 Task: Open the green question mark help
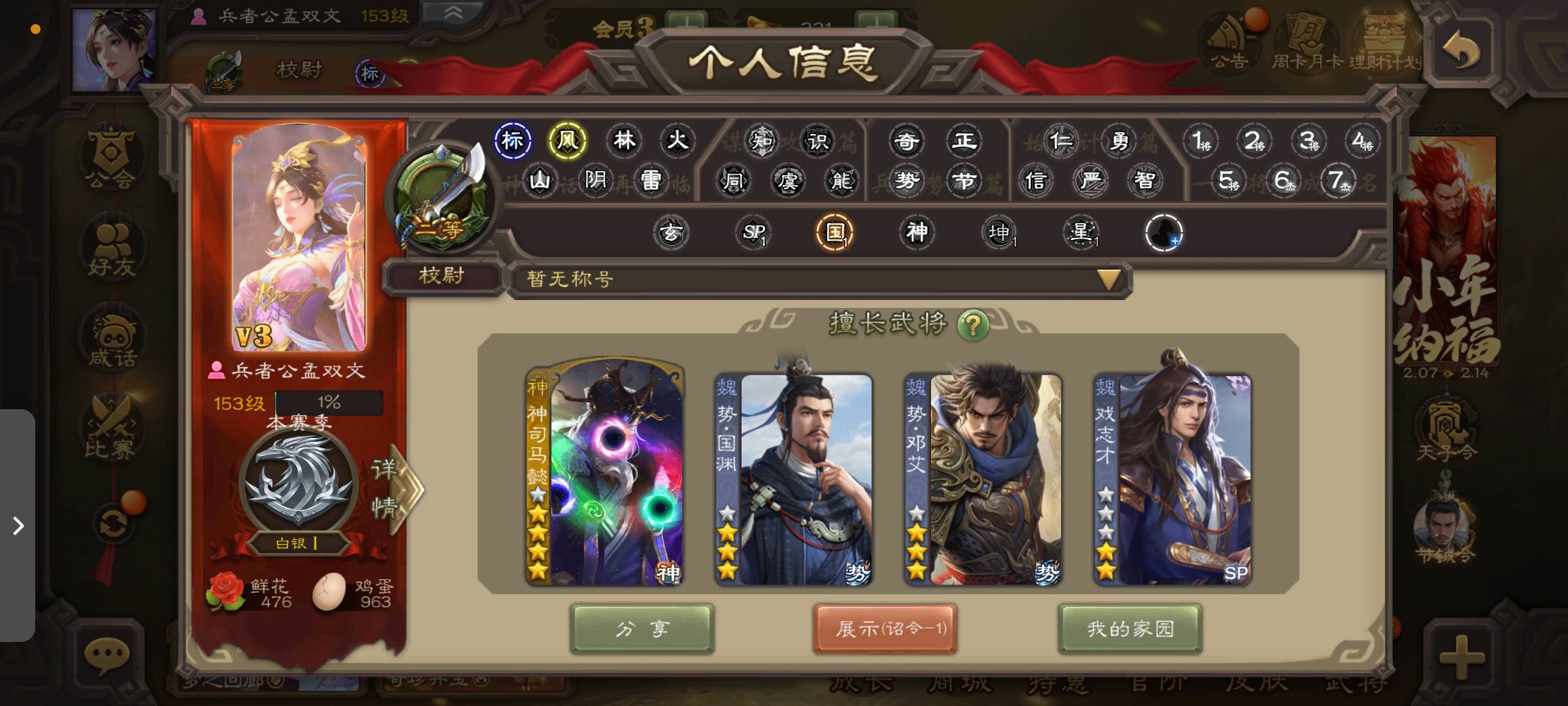point(973,324)
